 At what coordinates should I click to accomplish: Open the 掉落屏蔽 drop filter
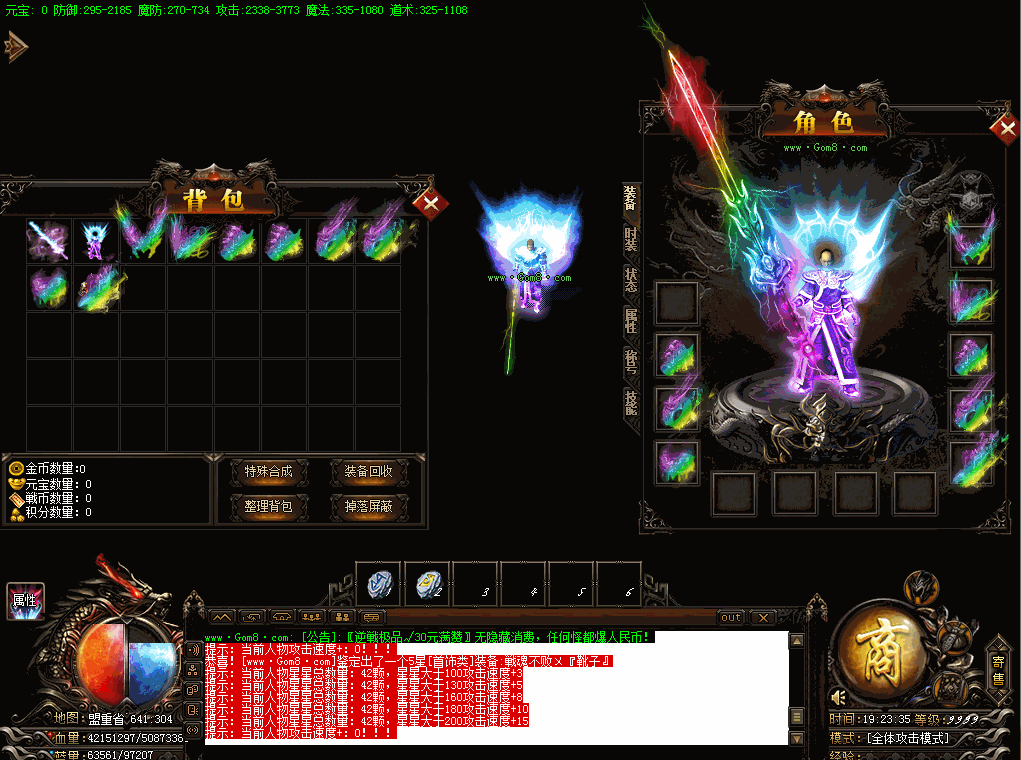[368, 506]
